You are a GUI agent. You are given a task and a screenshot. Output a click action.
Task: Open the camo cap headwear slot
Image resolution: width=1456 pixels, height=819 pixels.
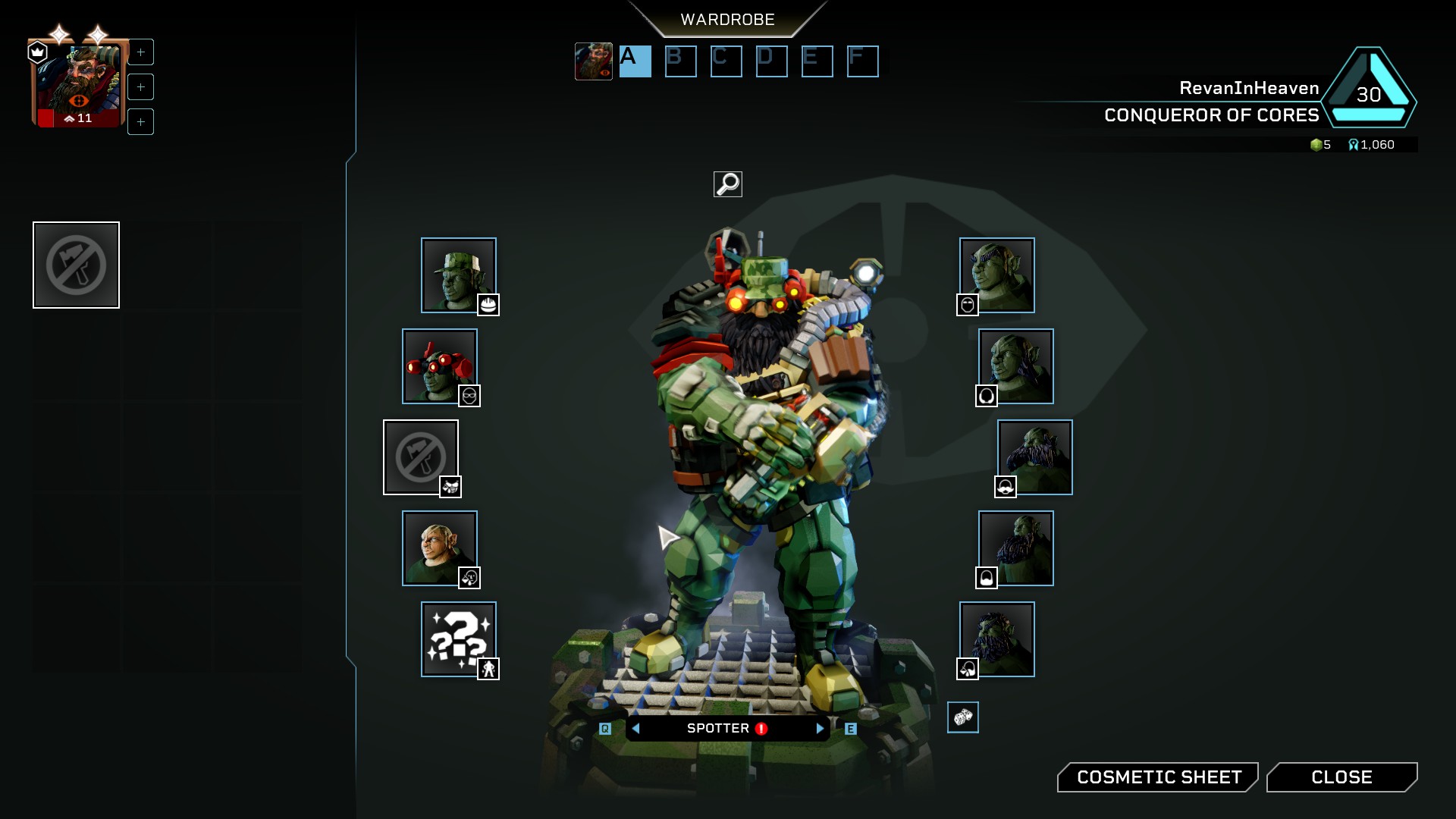pyautogui.click(x=458, y=275)
